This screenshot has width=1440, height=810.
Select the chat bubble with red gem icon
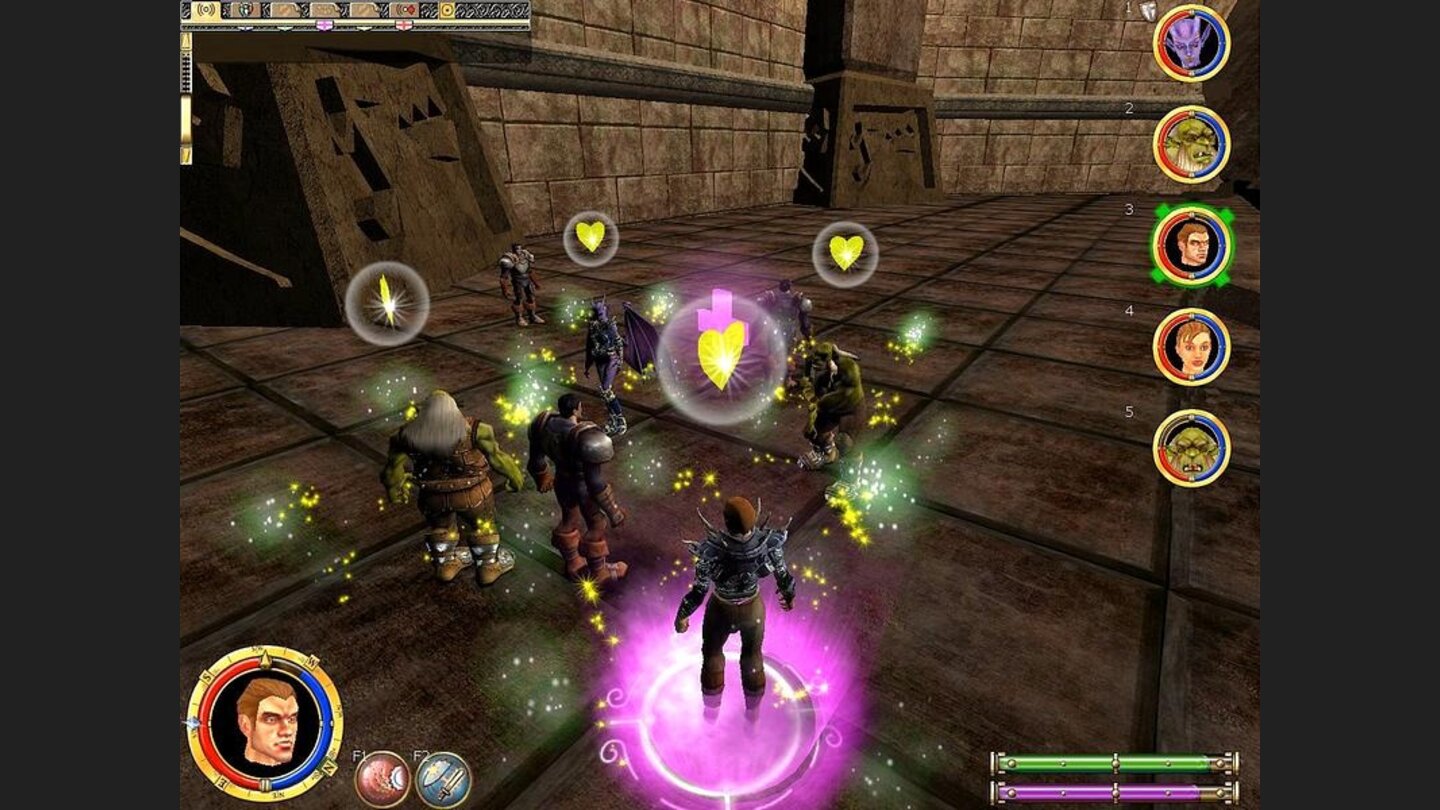(x=404, y=10)
